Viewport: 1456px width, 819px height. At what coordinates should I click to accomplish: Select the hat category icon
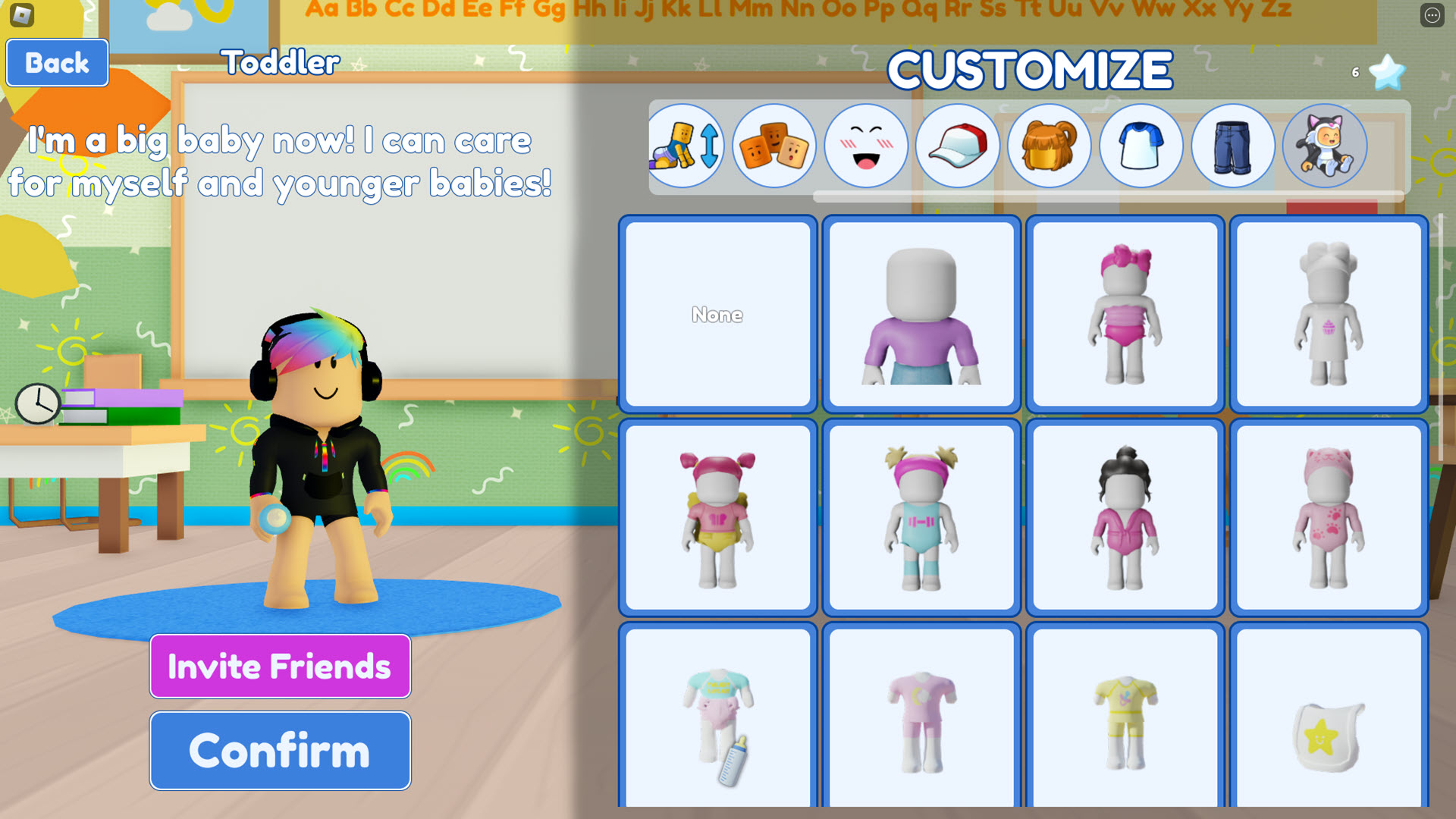pyautogui.click(x=957, y=146)
